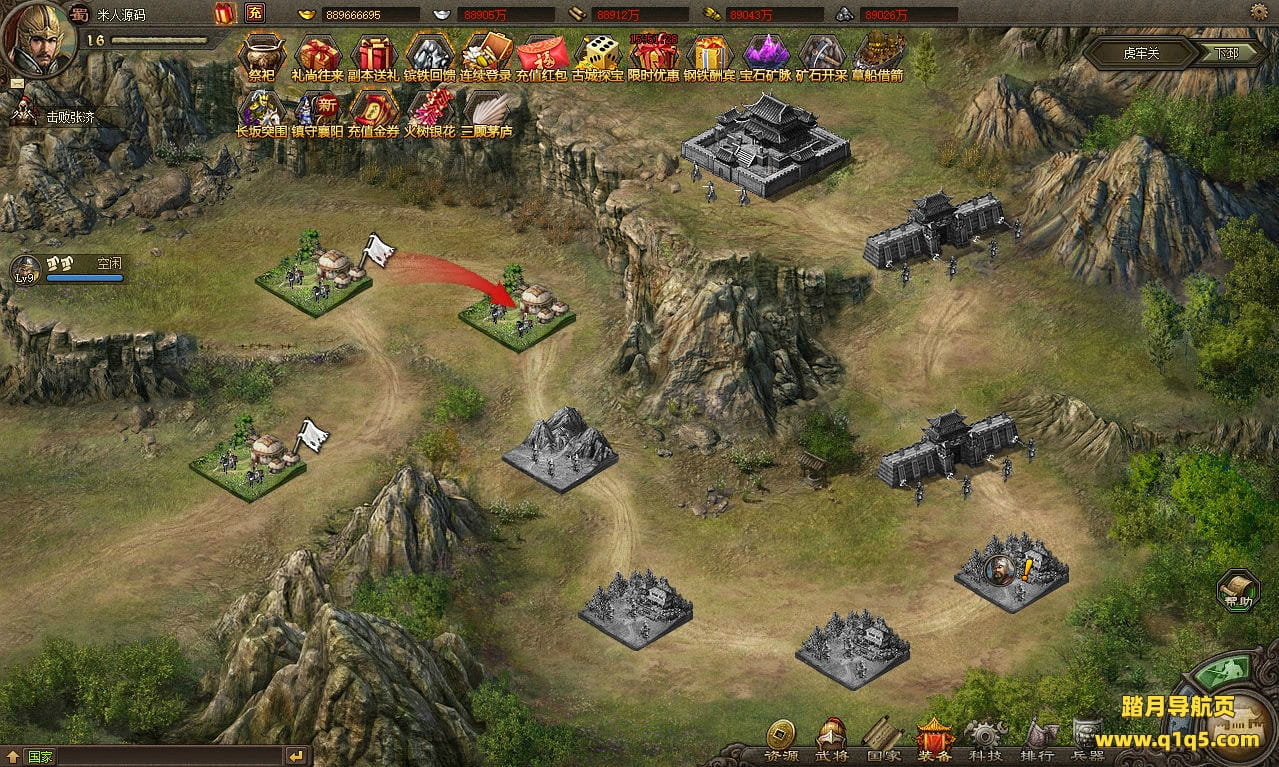Open the 连续登录 login reward chest
Viewport: 1279px width, 767px height.
(x=486, y=54)
